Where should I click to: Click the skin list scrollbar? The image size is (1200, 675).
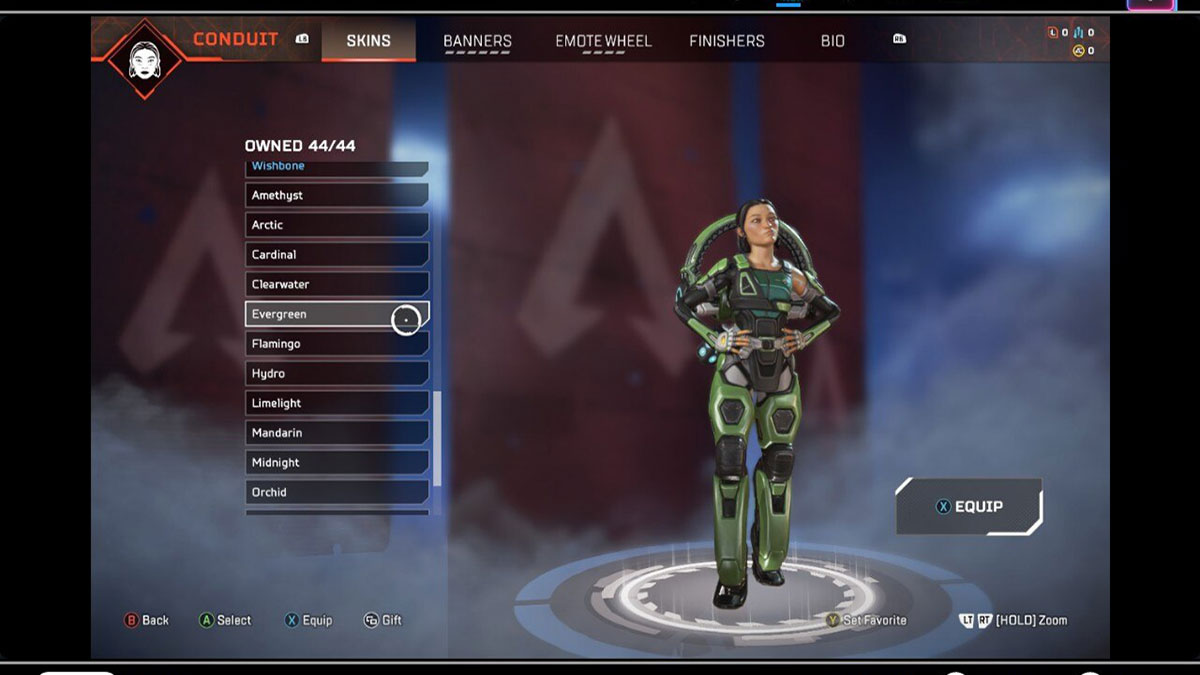pos(437,437)
